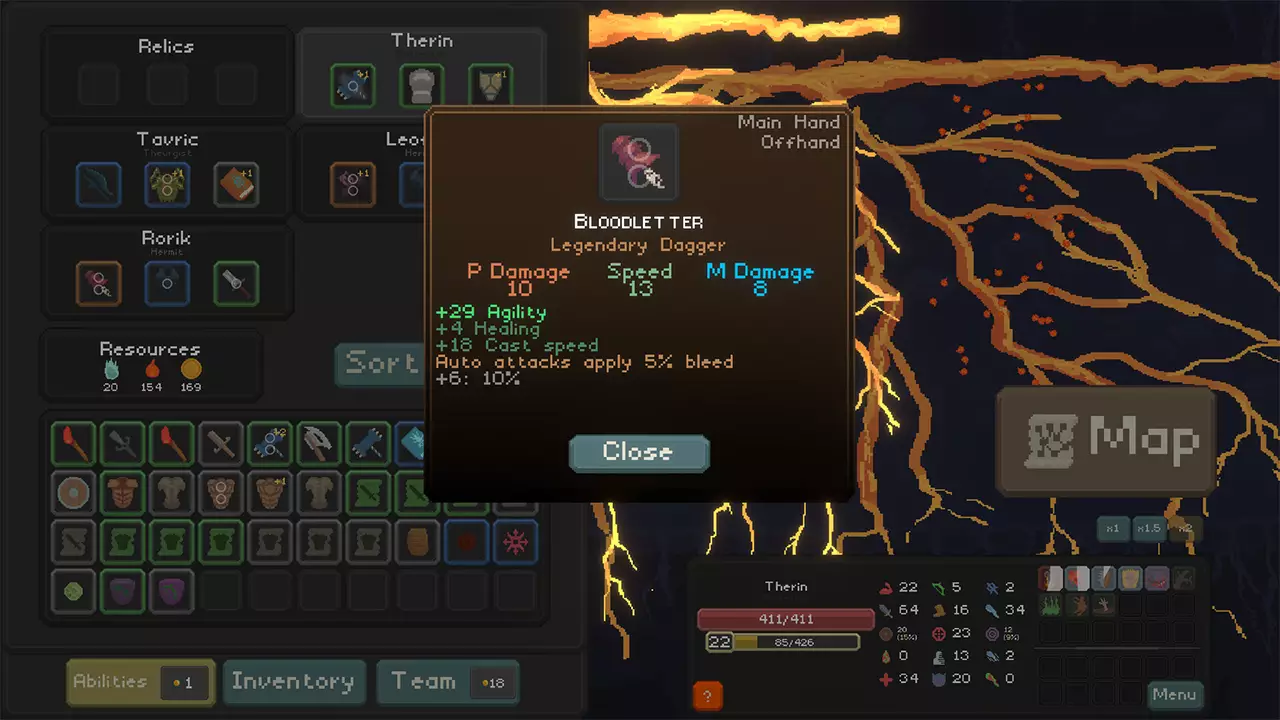The height and width of the screenshot is (720, 1280).
Task: Close the Bloodletter item popup
Action: pos(638,452)
